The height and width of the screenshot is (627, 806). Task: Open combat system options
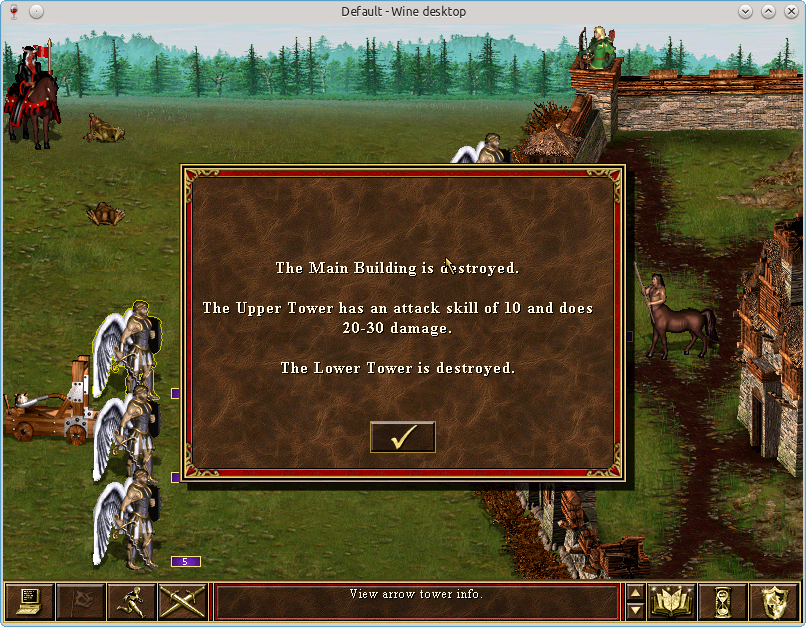point(29,601)
